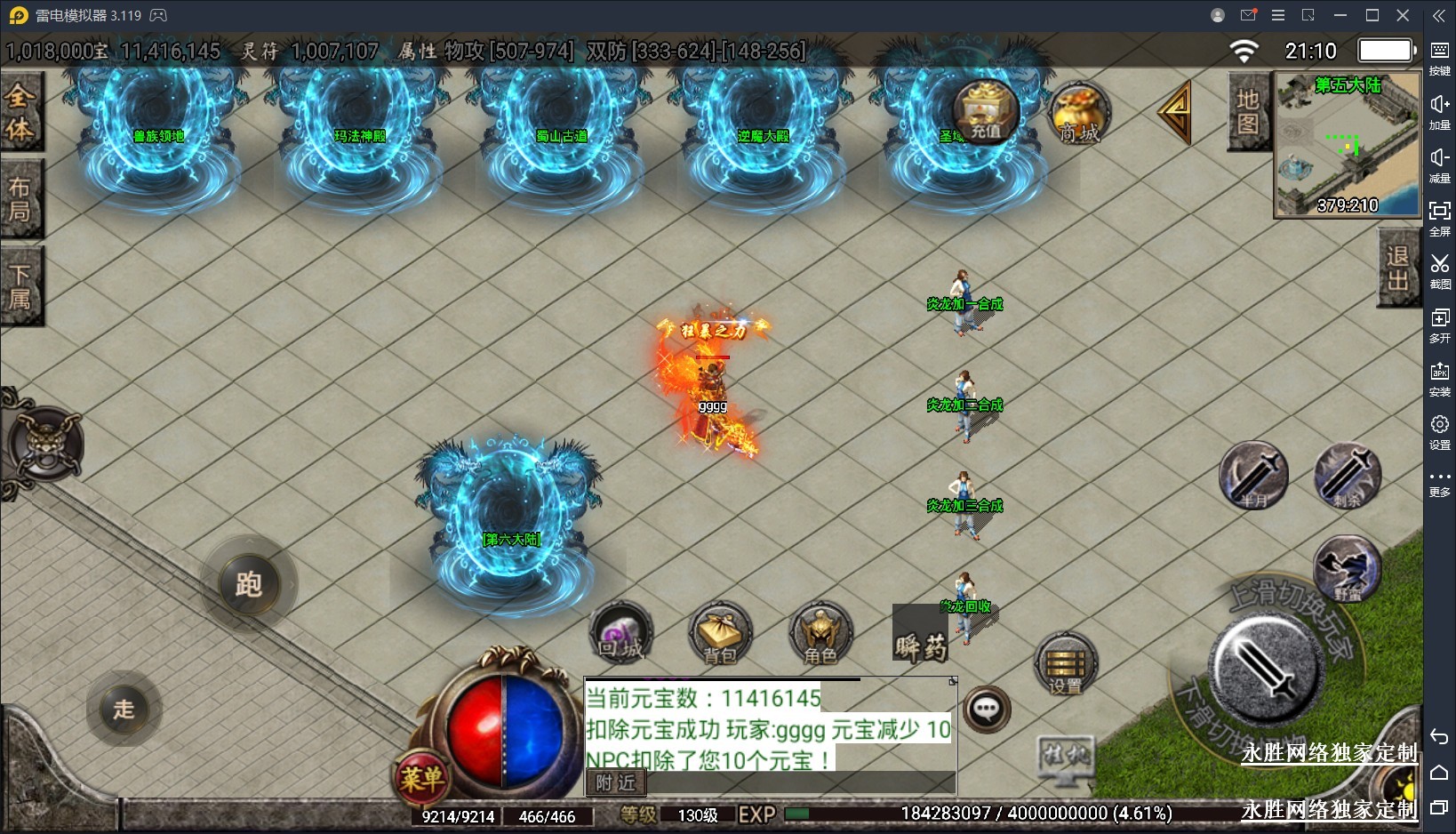The image size is (1456, 834).
Task: Open the 下属 subordinates button
Action: coord(20,286)
